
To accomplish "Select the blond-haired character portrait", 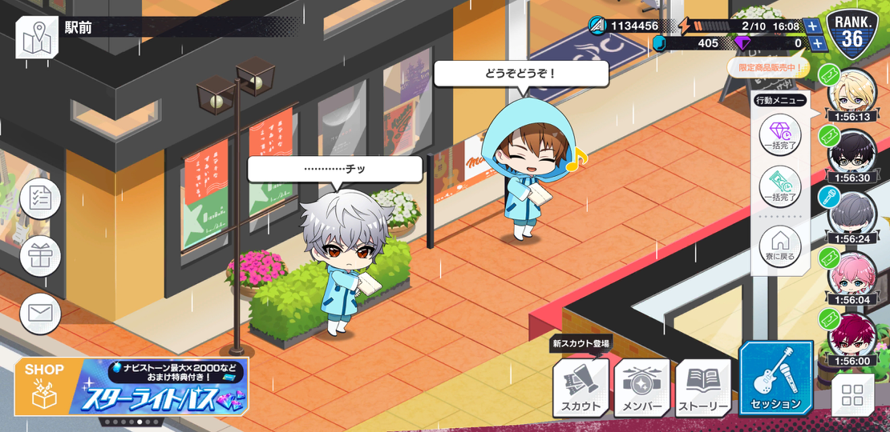I will [x=853, y=92].
